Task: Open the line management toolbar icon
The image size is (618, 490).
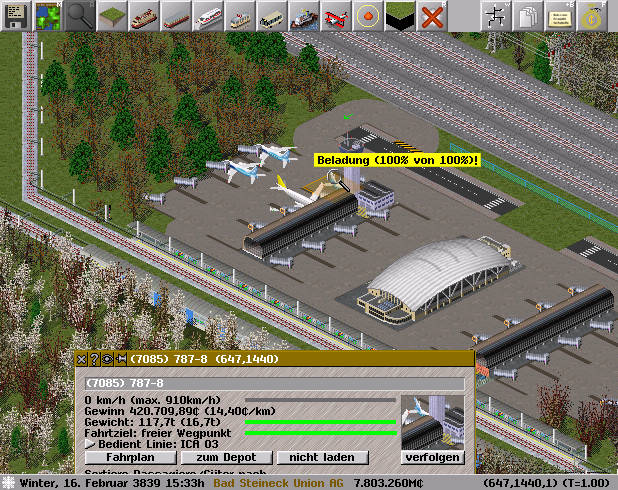Action: pyautogui.click(x=495, y=15)
